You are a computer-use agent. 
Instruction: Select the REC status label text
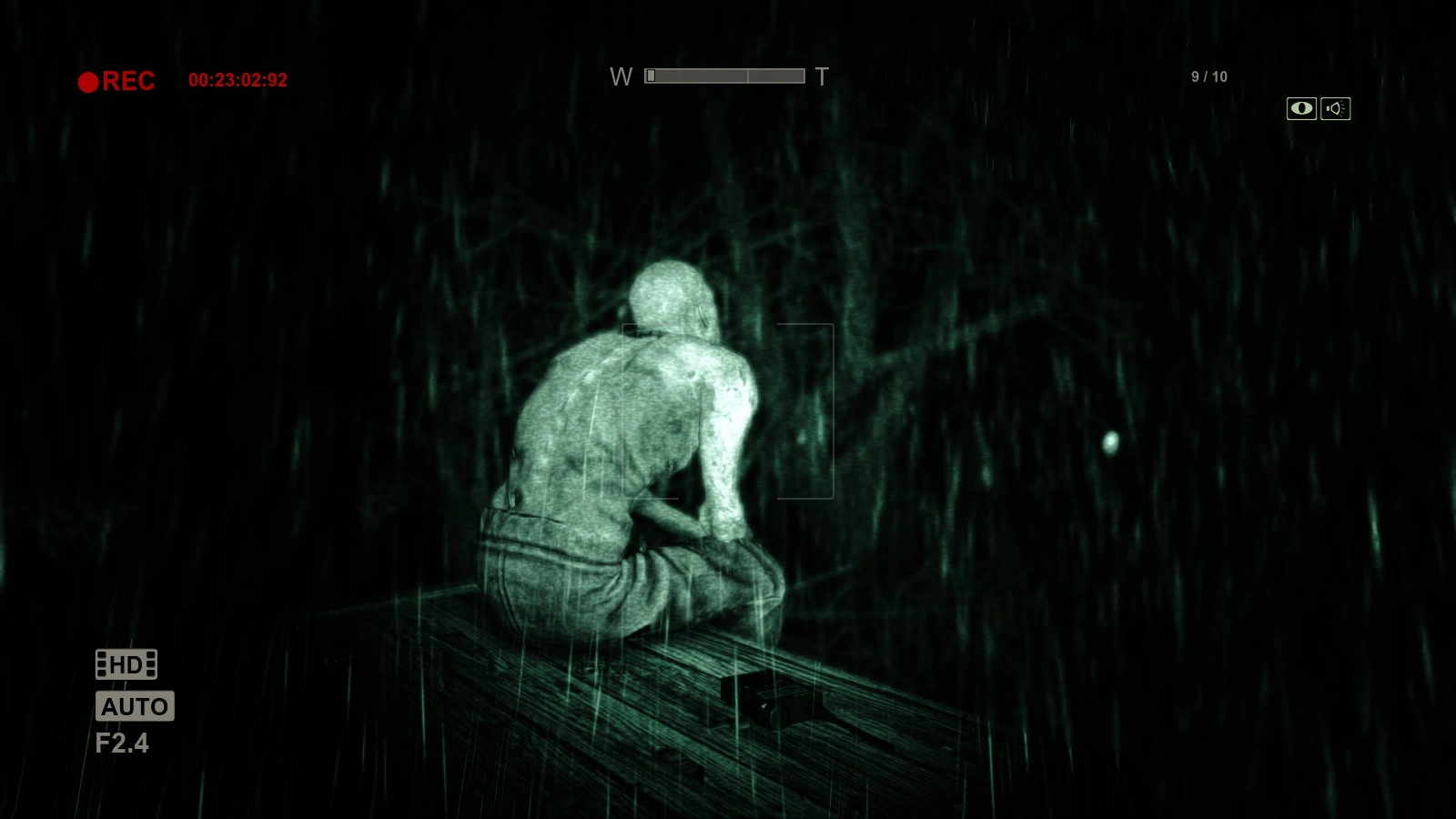(x=128, y=81)
